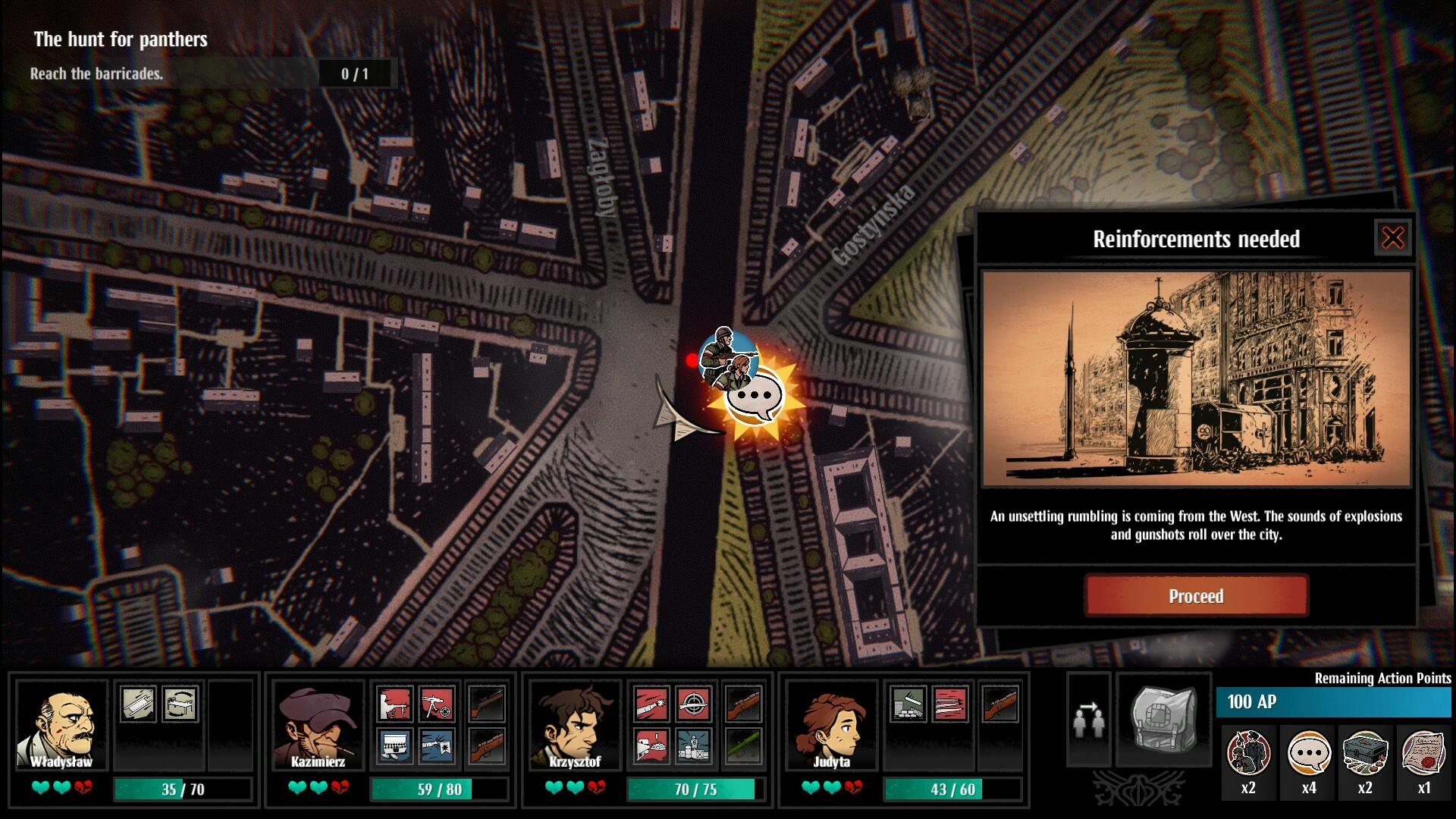This screenshot has width=1456, height=819.
Task: Select Krzysztof's green bazooka weapon slot
Action: pos(745,747)
